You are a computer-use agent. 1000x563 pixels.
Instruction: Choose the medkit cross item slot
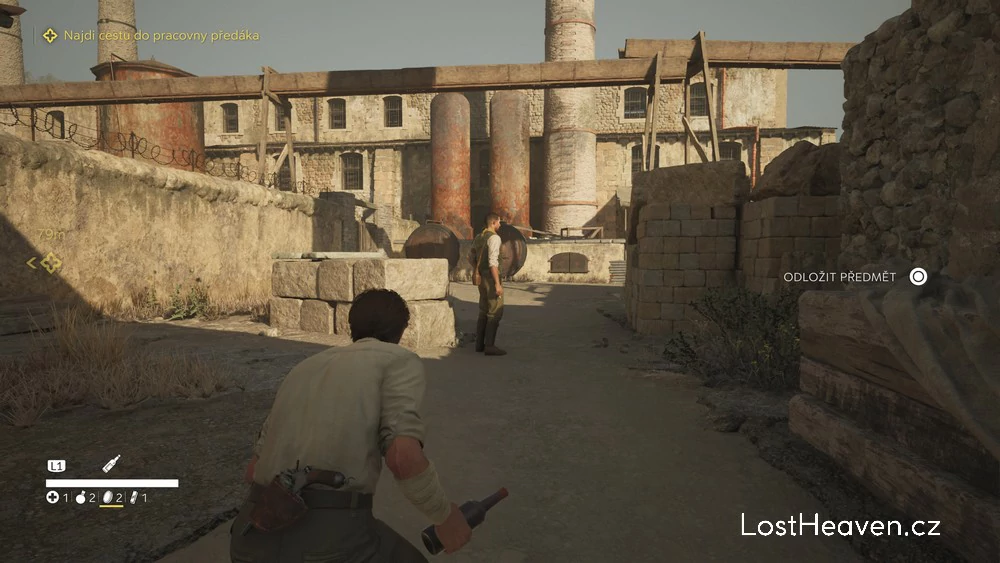[53, 497]
